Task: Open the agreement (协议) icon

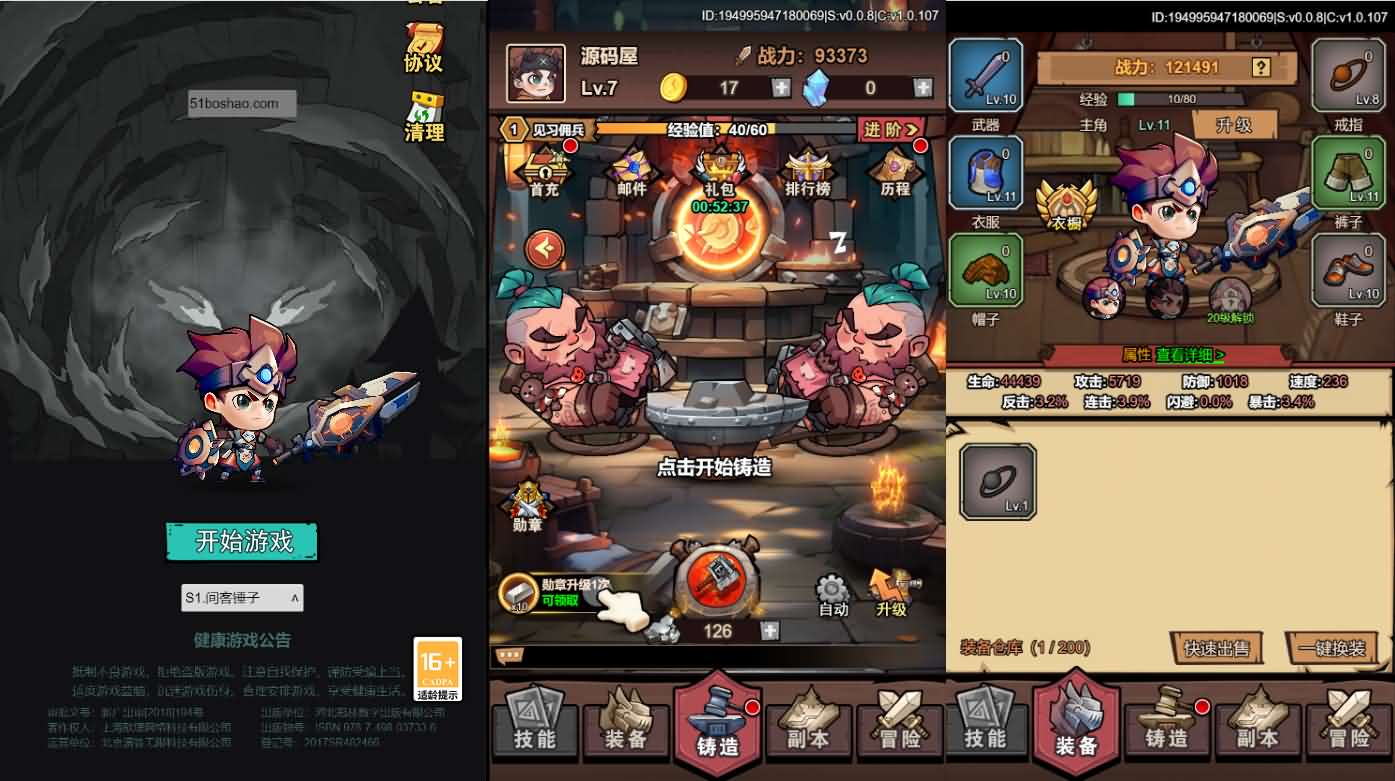Action: tap(424, 45)
